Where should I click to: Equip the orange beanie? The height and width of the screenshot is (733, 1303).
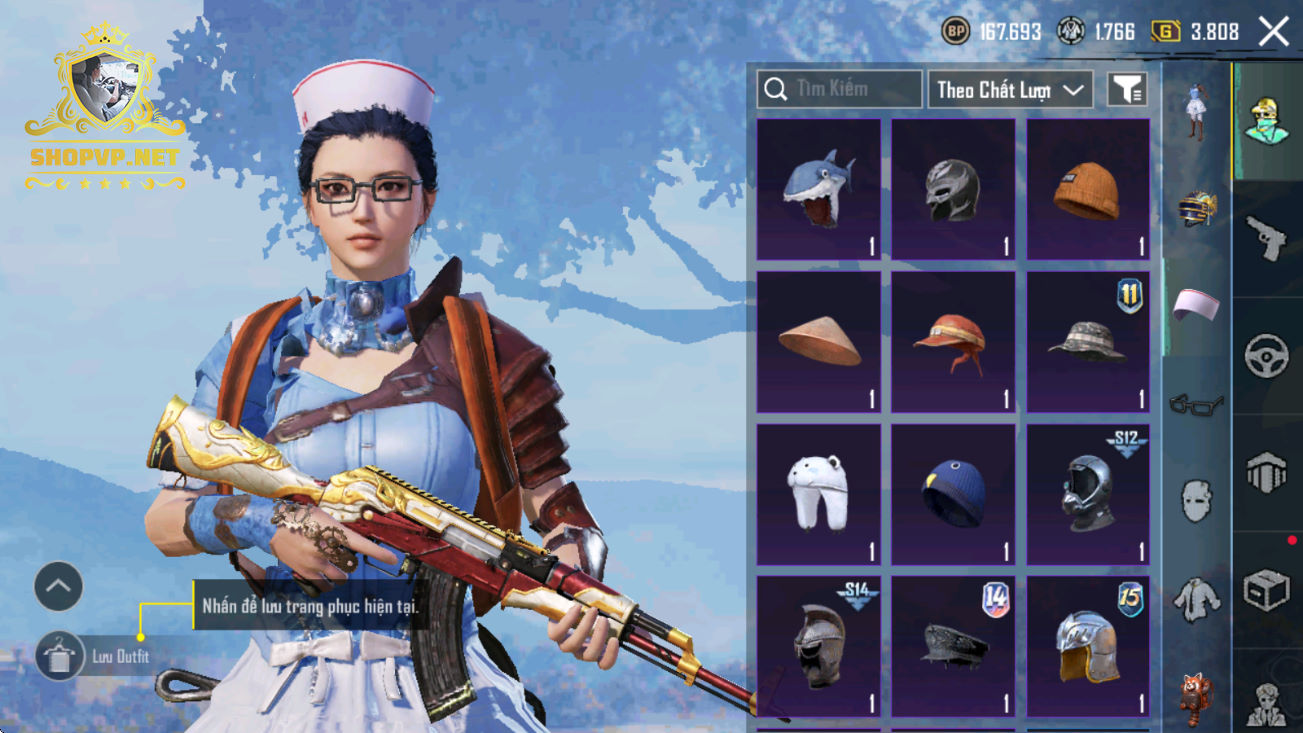click(1087, 190)
